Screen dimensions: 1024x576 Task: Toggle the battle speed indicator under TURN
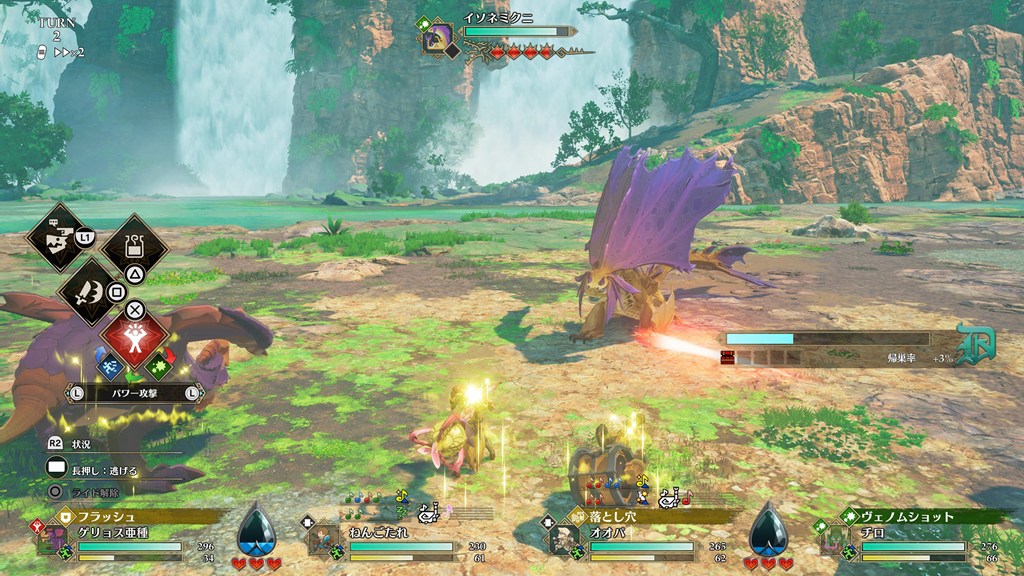(x=60, y=51)
